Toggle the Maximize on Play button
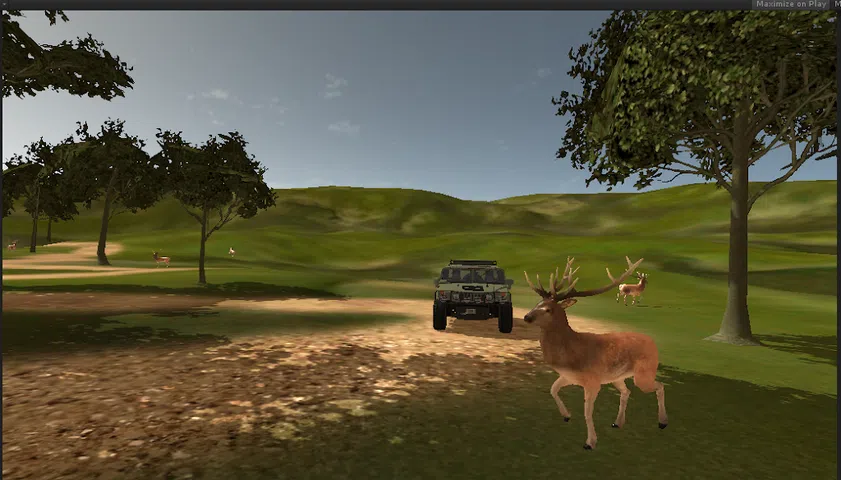This screenshot has height=480, width=841. pos(791,4)
